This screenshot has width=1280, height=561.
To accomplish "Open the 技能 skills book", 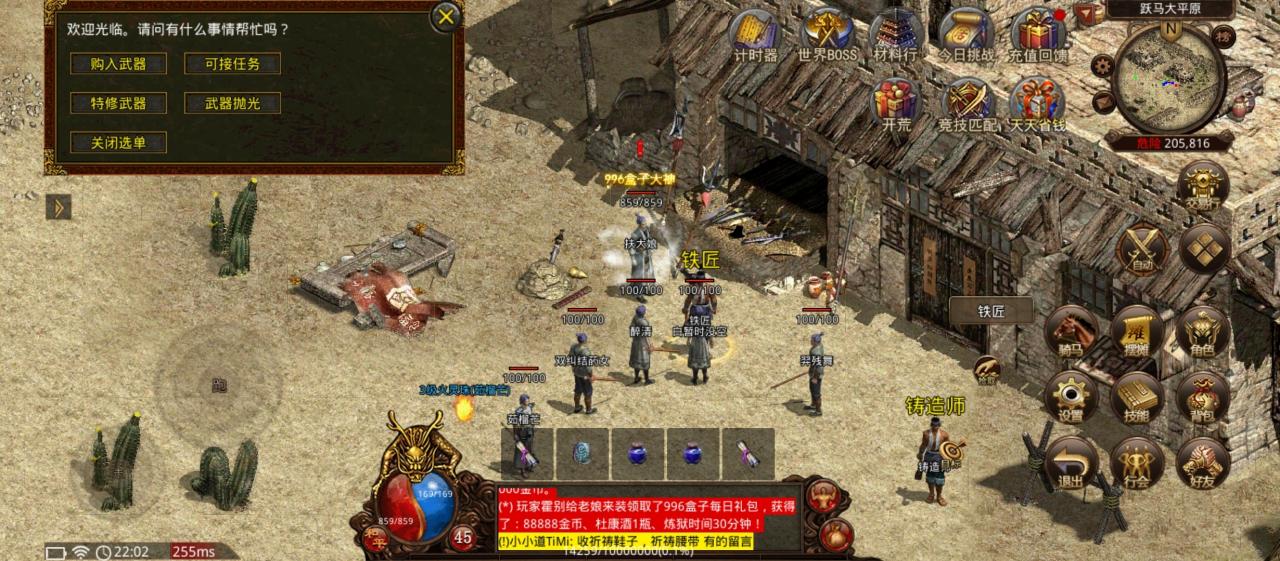I will (x=1136, y=397).
